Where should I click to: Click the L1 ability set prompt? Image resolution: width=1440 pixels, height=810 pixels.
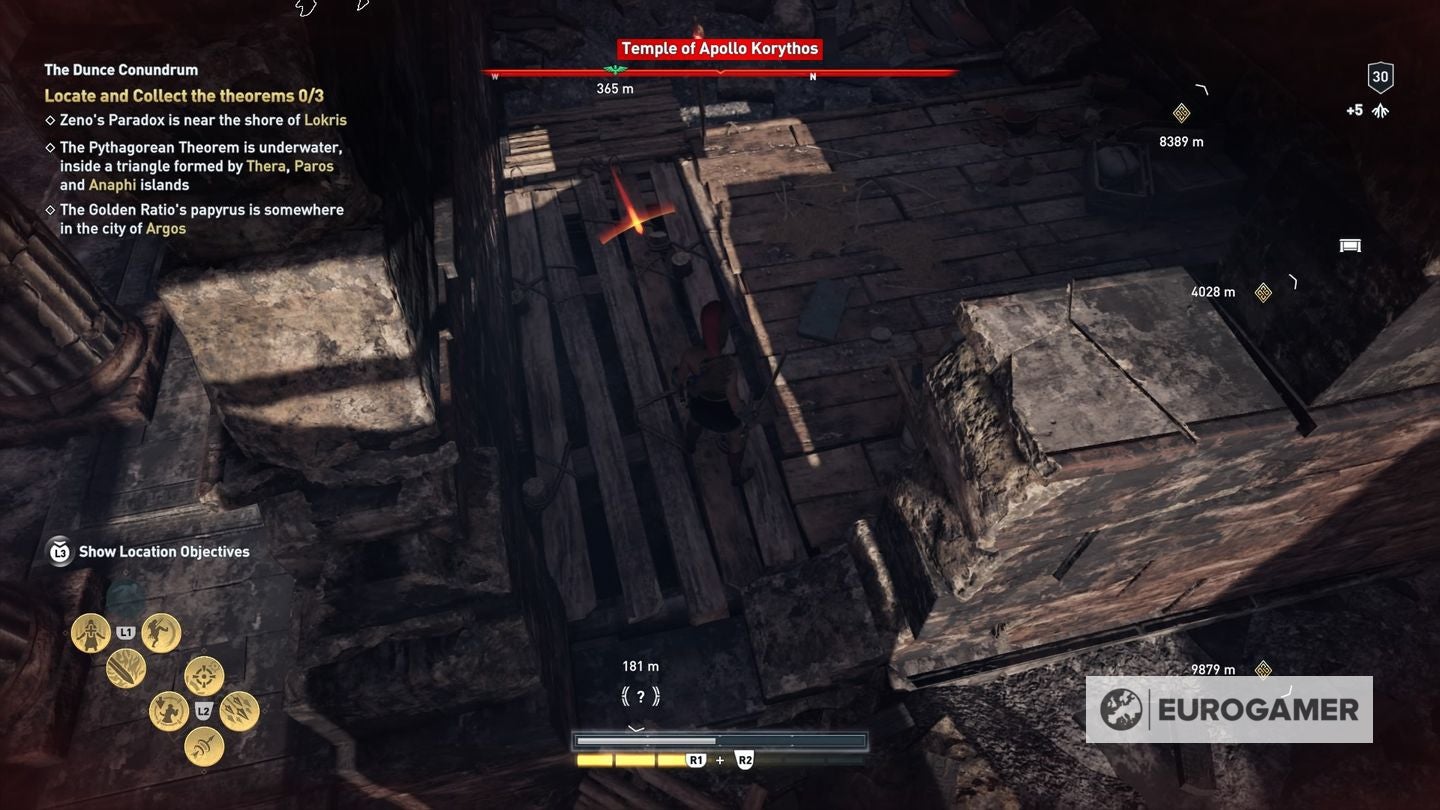click(x=125, y=633)
